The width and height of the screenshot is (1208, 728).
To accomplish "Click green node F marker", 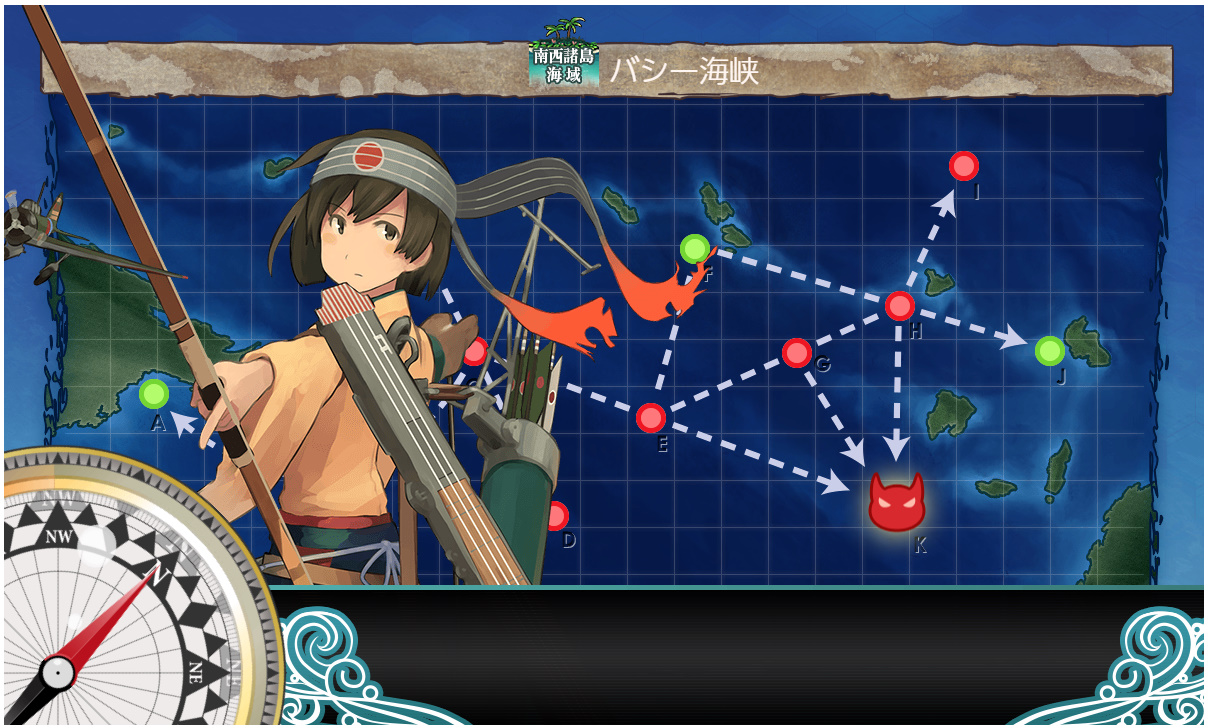I will point(694,248).
